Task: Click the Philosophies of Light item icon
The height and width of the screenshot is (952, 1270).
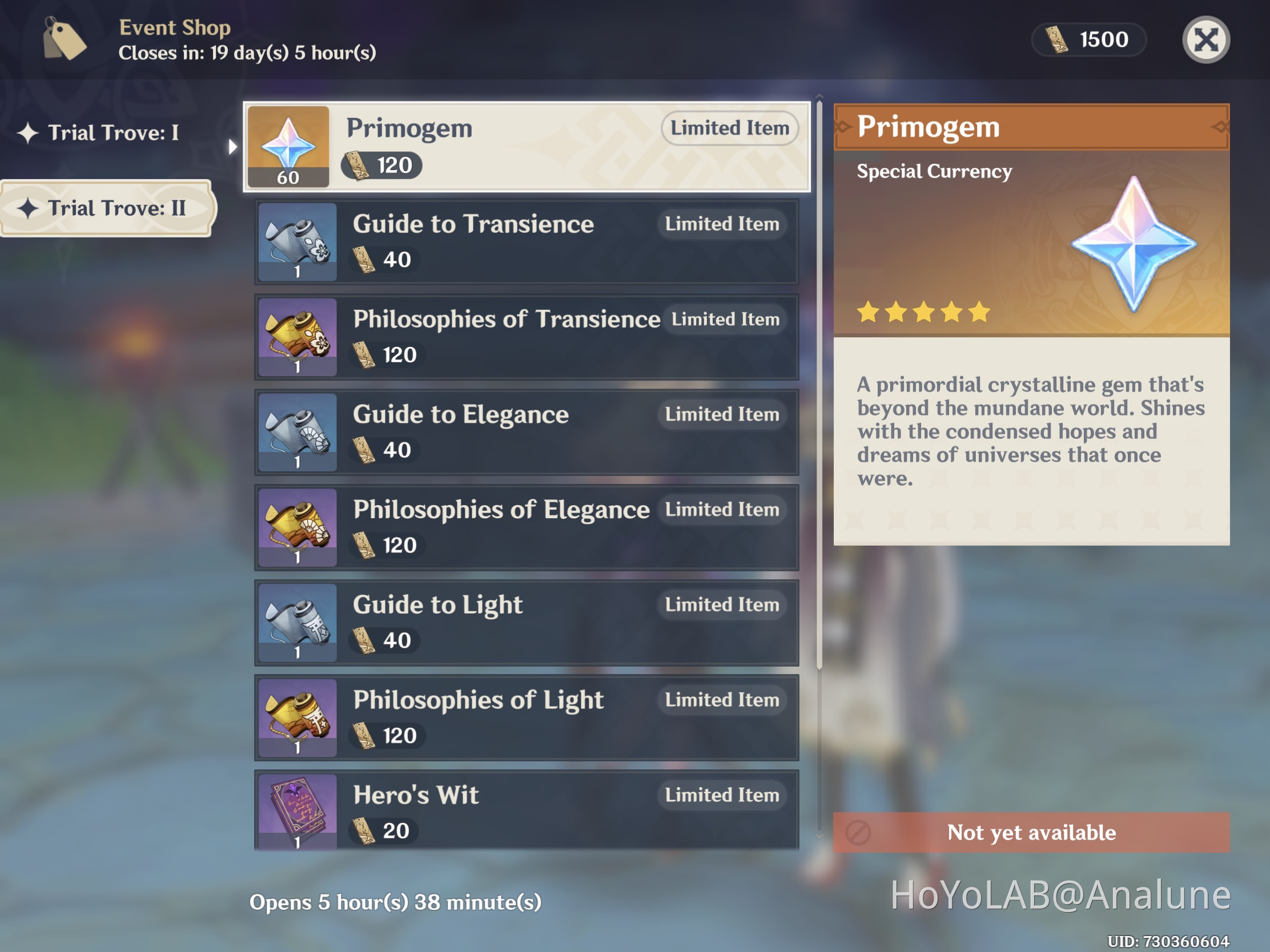Action: pyautogui.click(x=298, y=717)
